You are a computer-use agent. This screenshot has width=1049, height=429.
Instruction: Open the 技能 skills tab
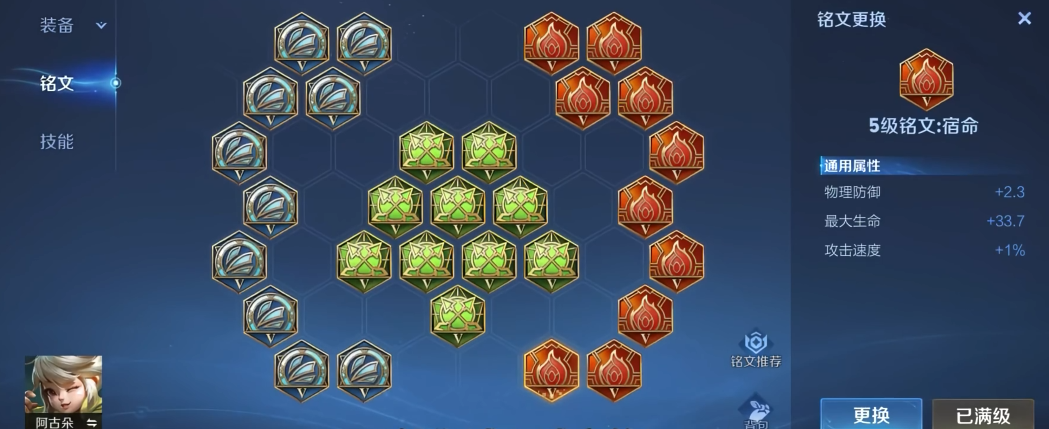pos(58,141)
